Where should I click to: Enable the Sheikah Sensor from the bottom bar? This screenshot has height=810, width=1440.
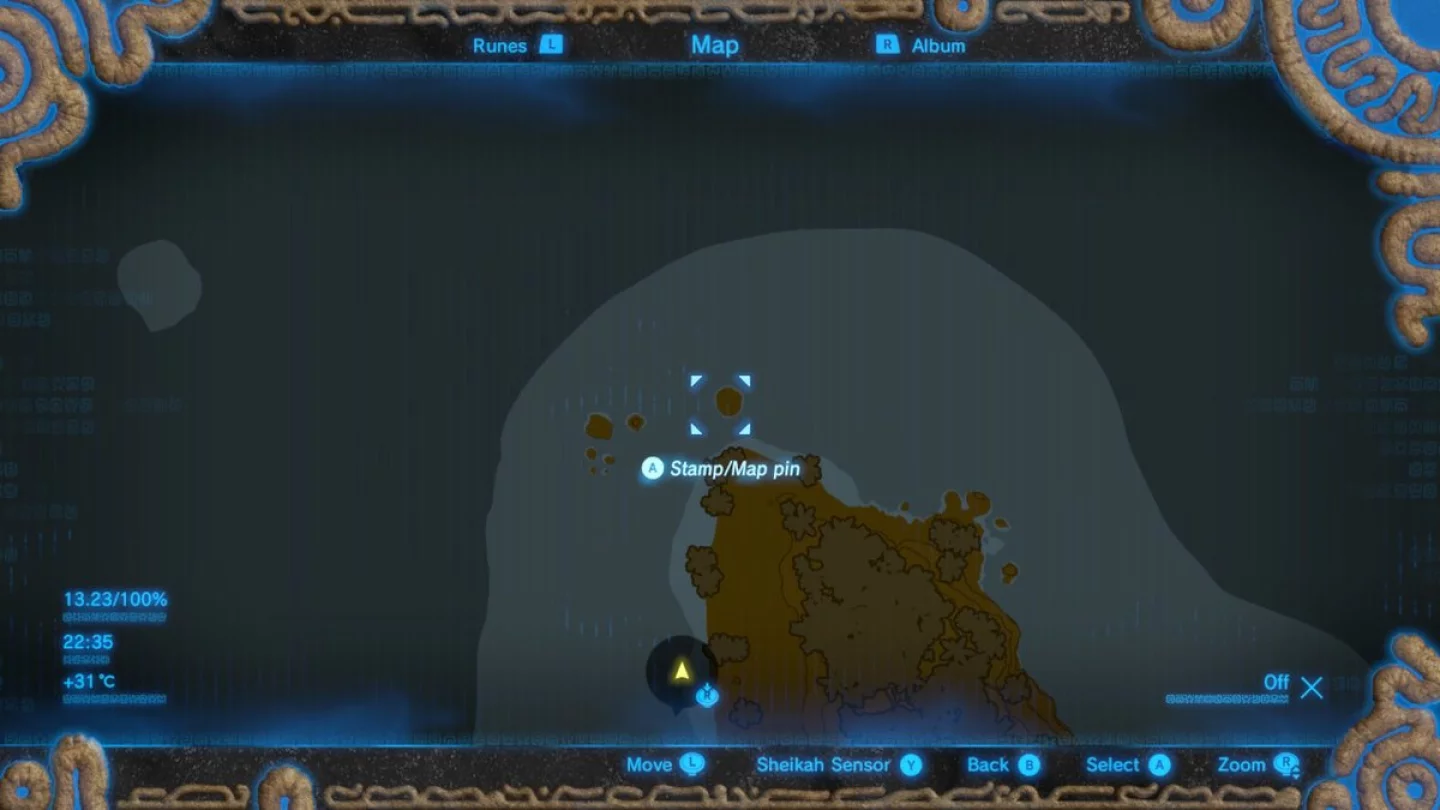point(825,765)
